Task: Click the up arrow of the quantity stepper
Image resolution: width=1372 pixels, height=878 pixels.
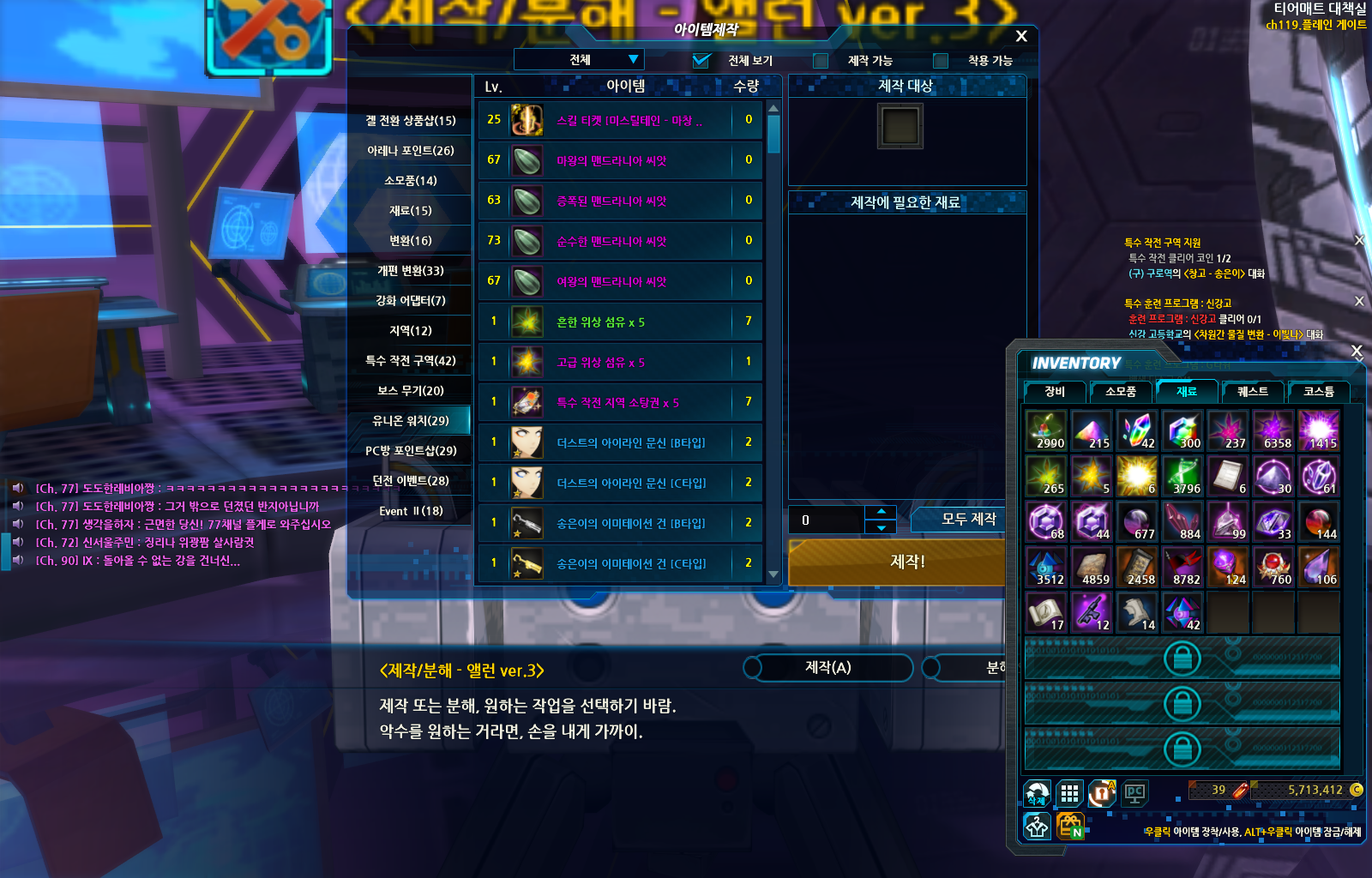Action: coord(881,512)
